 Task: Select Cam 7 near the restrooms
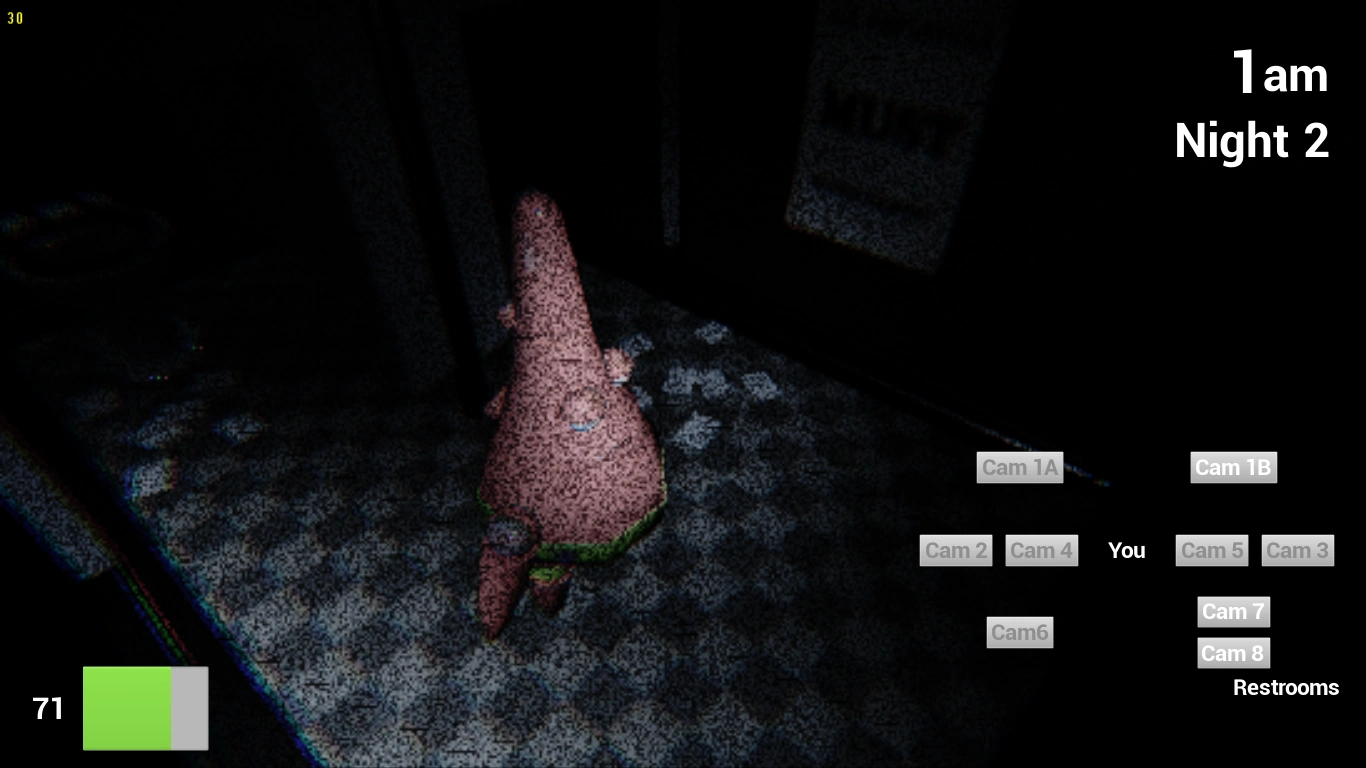tap(1233, 611)
